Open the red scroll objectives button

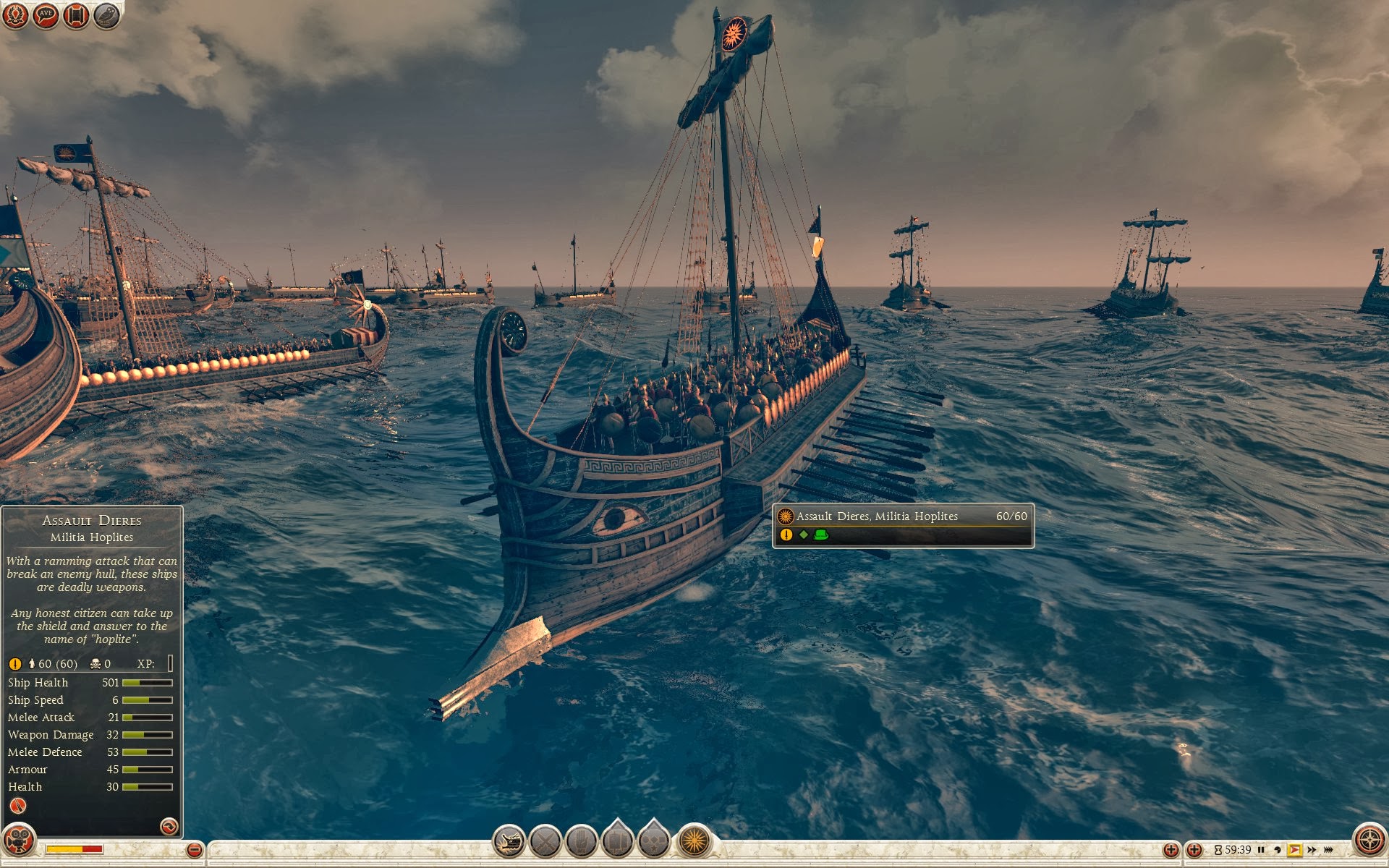tap(76, 15)
